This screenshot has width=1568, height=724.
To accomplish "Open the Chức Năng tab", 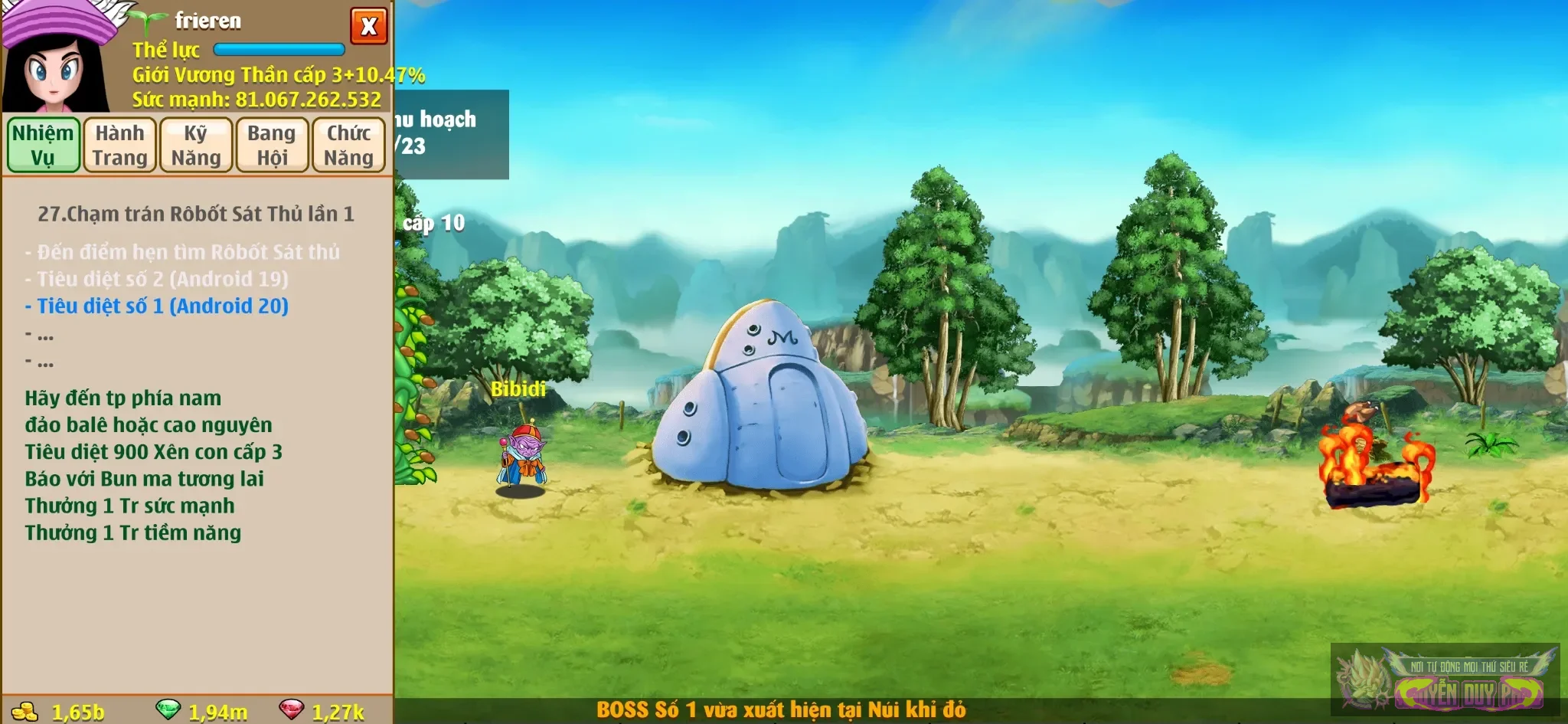I will [x=348, y=145].
